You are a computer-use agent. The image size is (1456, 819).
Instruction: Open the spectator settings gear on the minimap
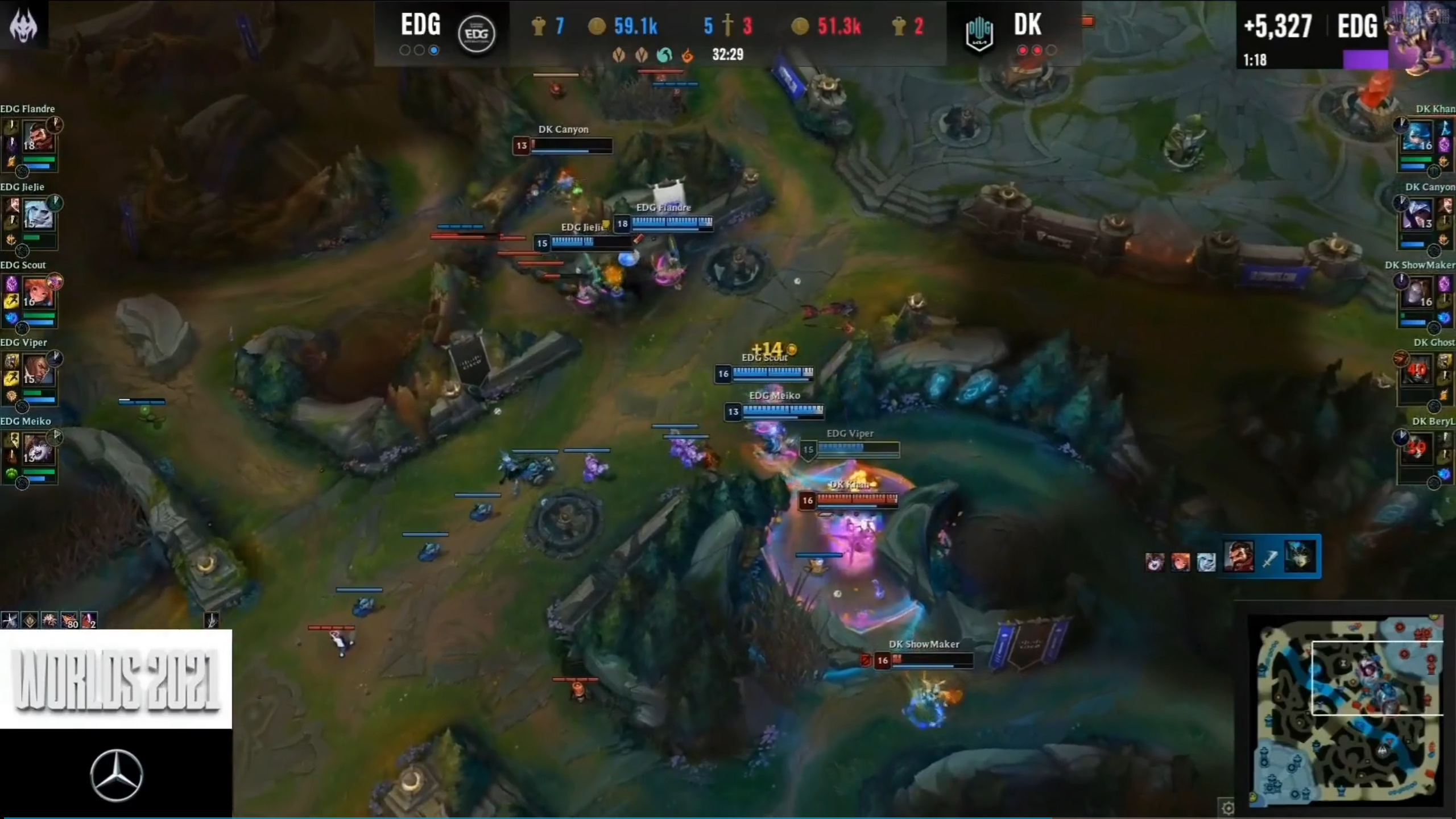[x=1226, y=807]
